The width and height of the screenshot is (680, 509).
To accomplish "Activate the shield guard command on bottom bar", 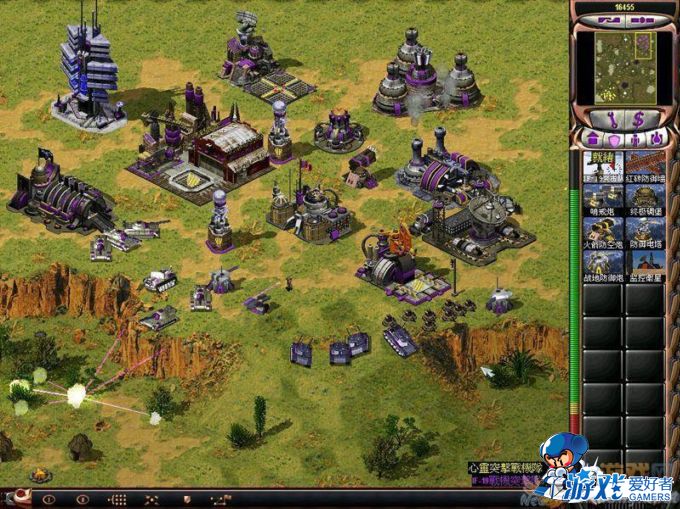I will coord(186,499).
